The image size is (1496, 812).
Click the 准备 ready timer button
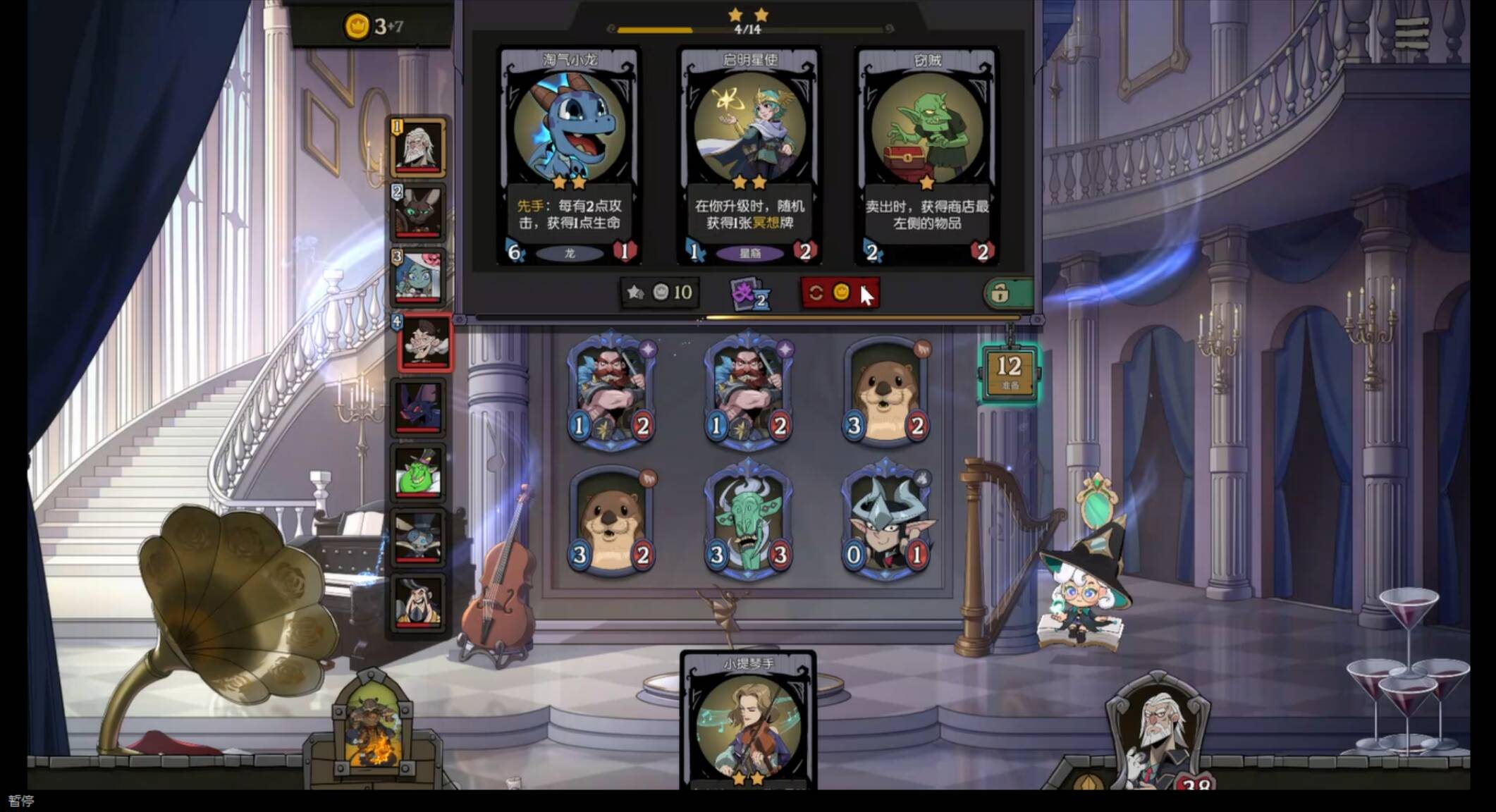[x=1010, y=372]
